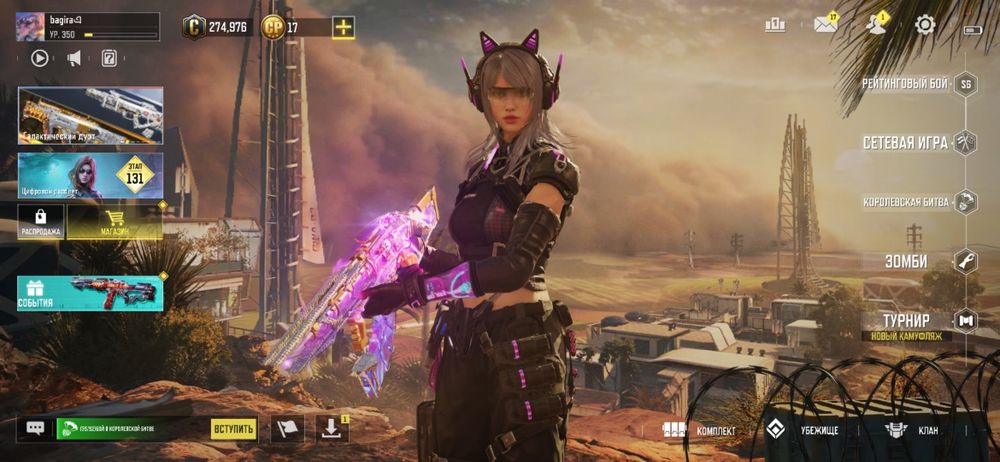Open the События events banner
This screenshot has height=462, width=1000.
[90, 292]
